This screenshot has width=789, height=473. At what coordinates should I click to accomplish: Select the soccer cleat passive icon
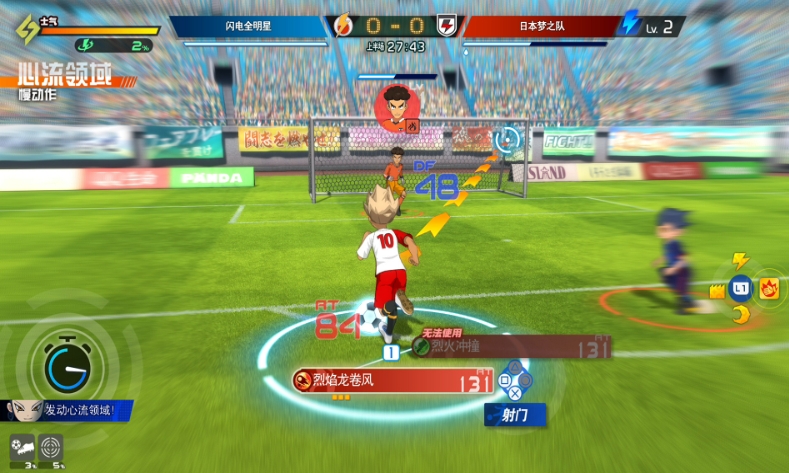(22, 447)
